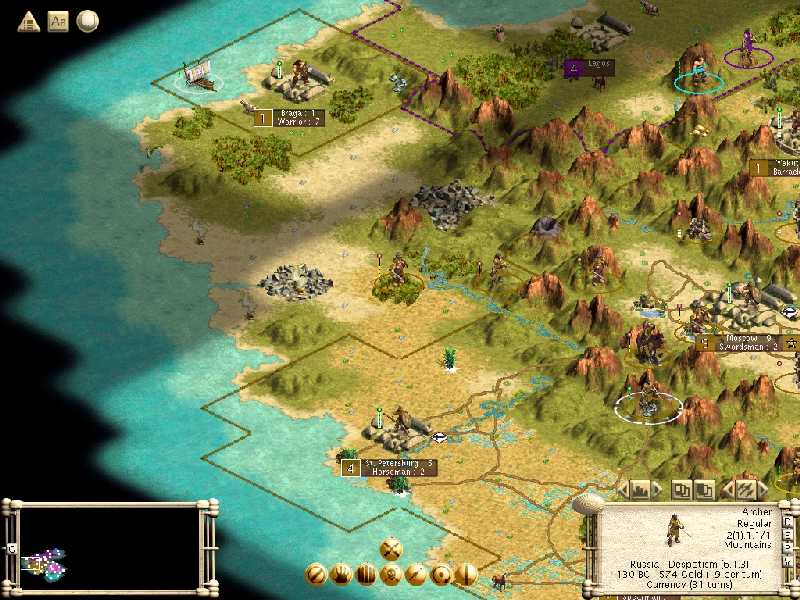
Task: Click the lighter overlapping squares button
Action: [681, 489]
